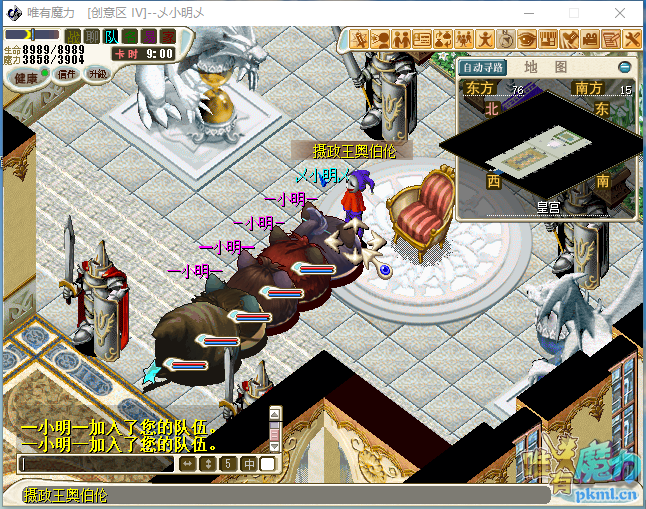Open the eye icon in the top toolbar
The height and width of the screenshot is (509, 646).
click(527, 39)
